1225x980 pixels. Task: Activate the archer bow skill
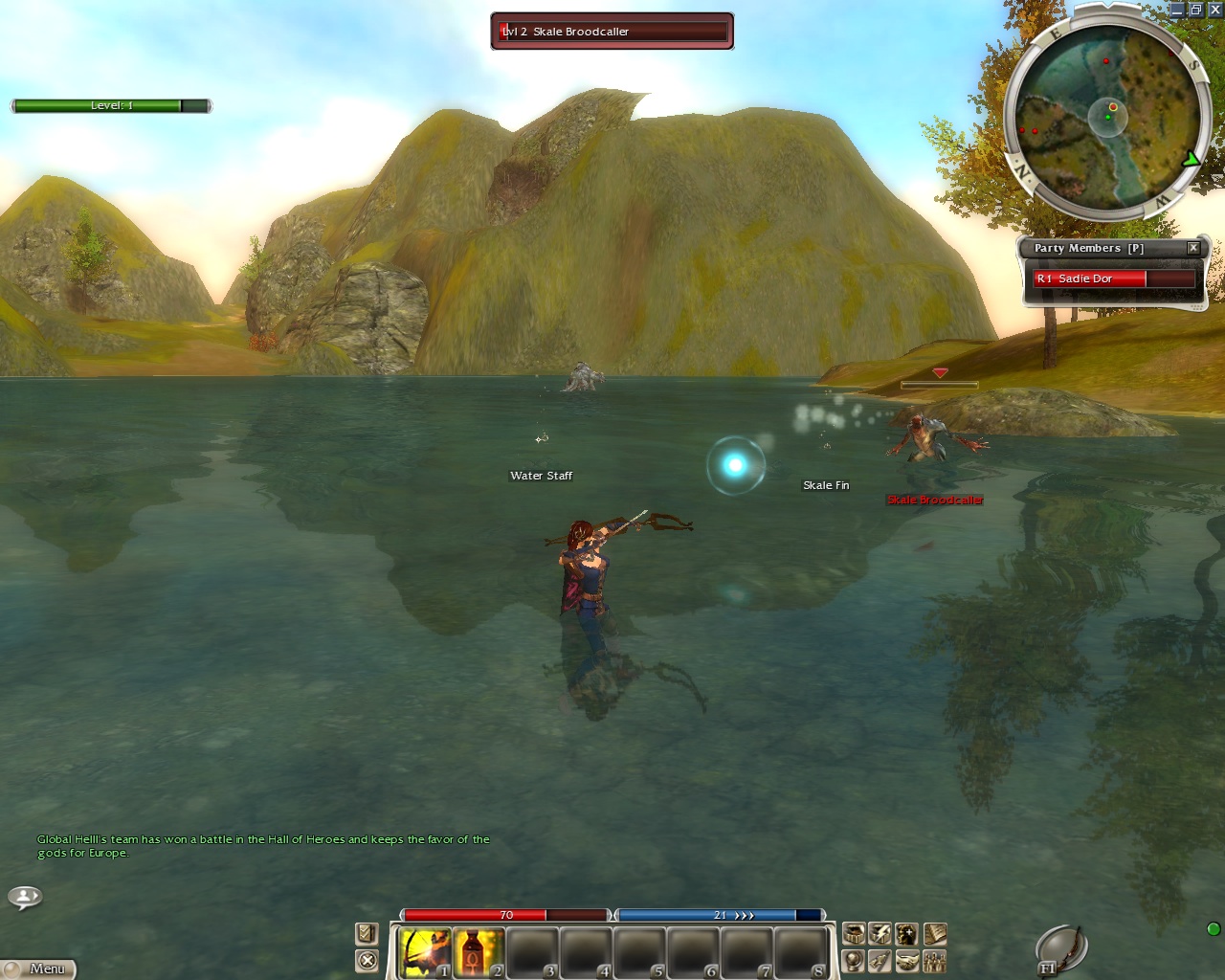(425, 952)
